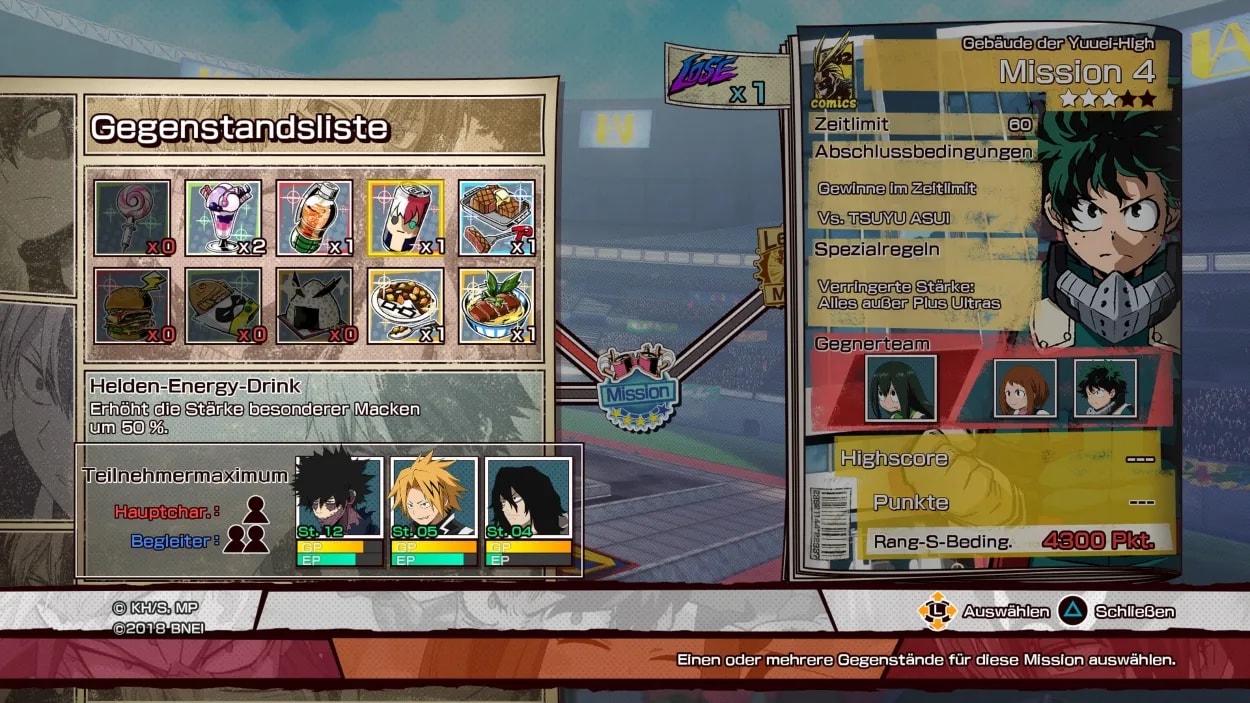Image resolution: width=1250 pixels, height=703 pixels.
Task: Choose the purple ice cream parfait item
Action: (x=223, y=218)
